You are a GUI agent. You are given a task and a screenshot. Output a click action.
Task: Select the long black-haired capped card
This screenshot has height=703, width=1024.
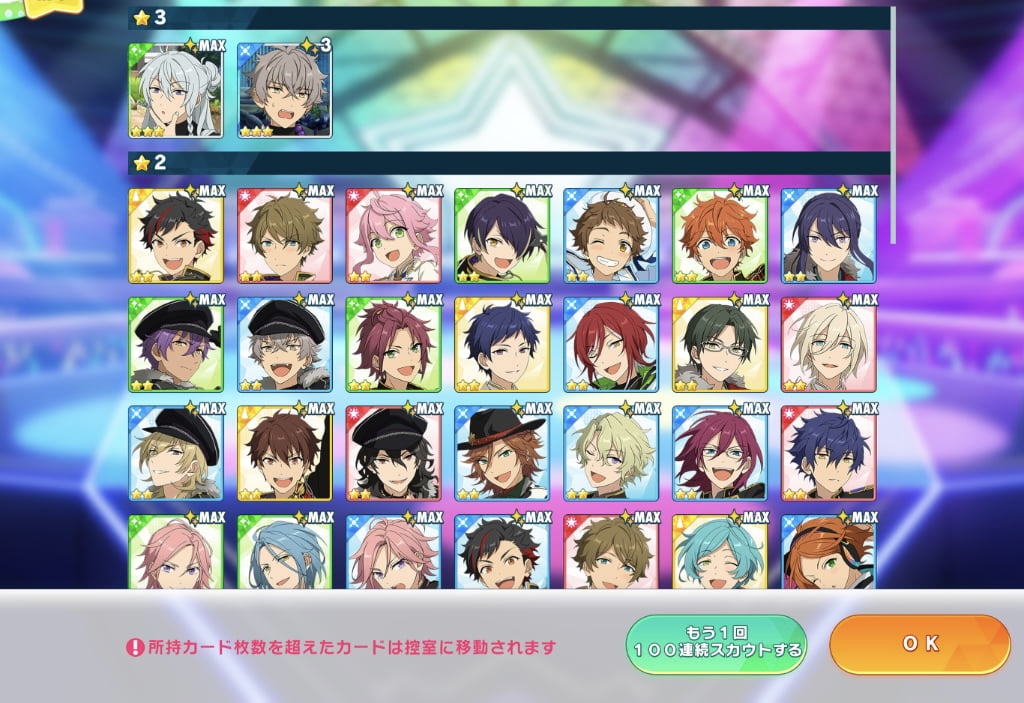[x=393, y=453]
